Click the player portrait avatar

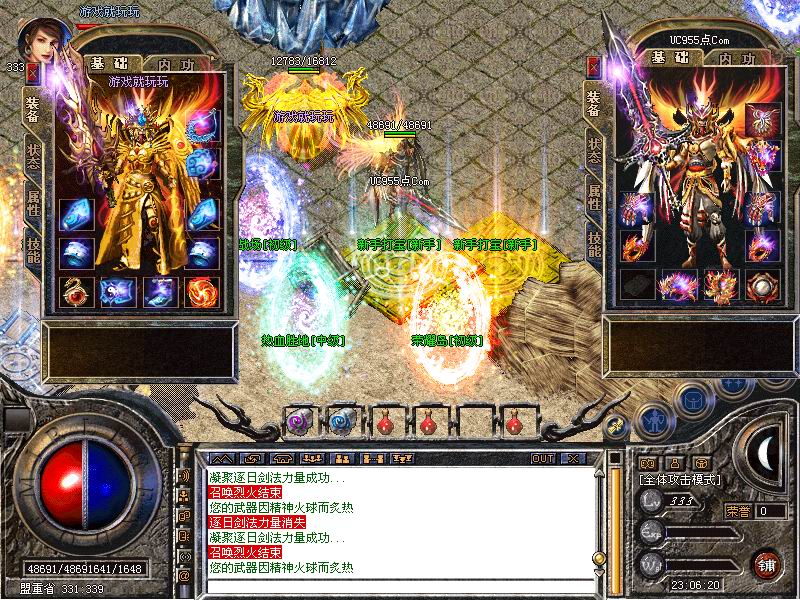[42, 40]
